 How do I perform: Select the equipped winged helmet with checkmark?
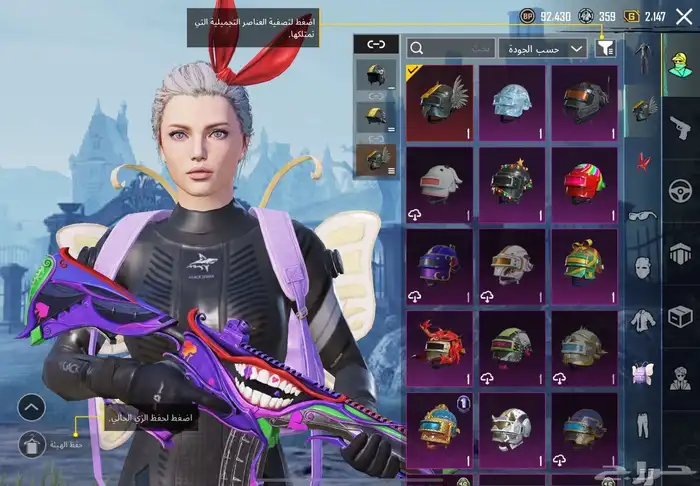click(439, 102)
